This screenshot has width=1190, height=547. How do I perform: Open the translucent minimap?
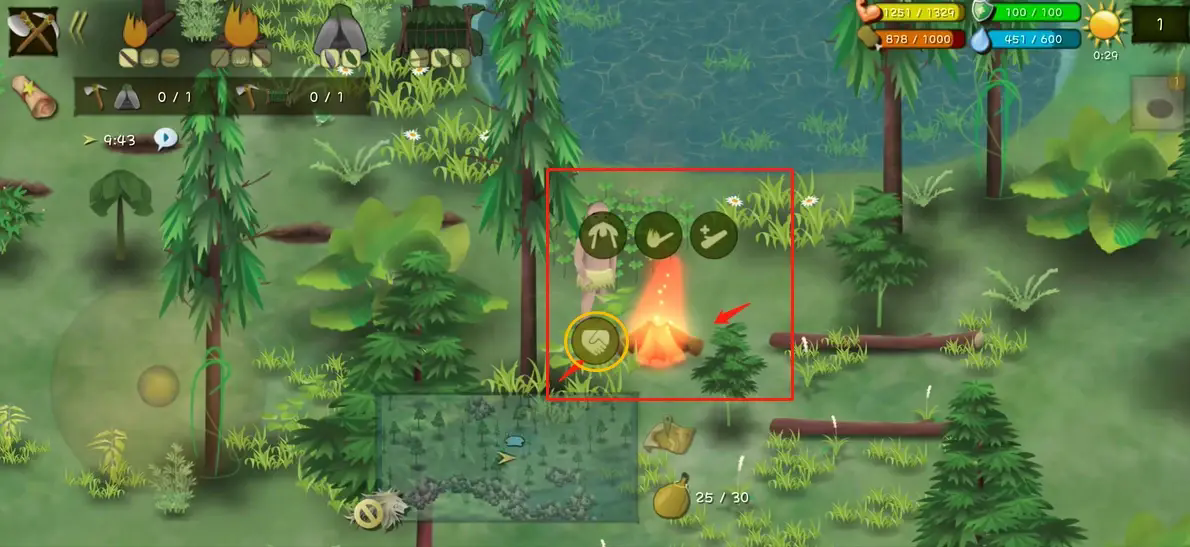click(x=507, y=457)
